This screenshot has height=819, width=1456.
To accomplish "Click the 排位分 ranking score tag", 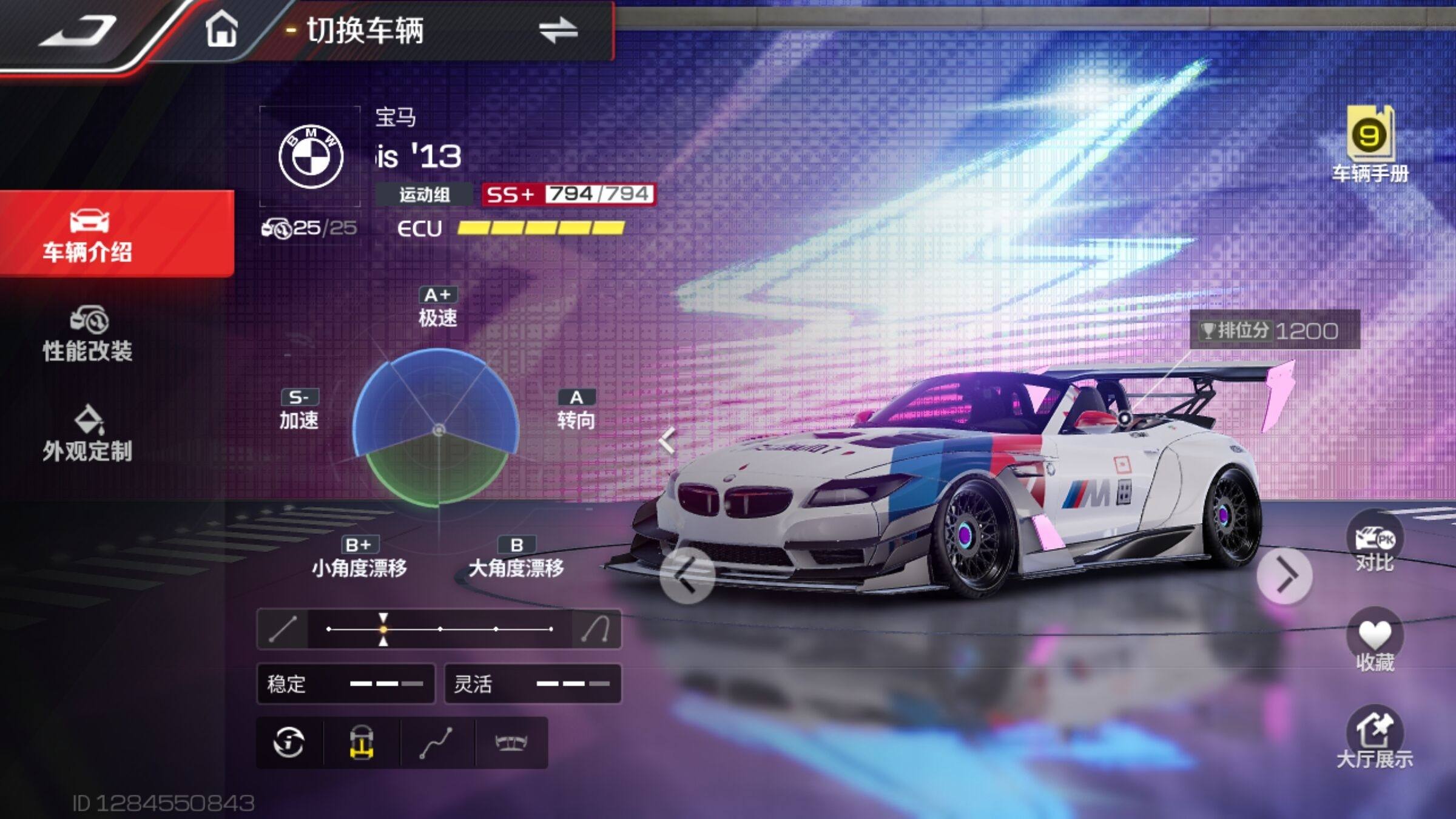I will 1275,331.
